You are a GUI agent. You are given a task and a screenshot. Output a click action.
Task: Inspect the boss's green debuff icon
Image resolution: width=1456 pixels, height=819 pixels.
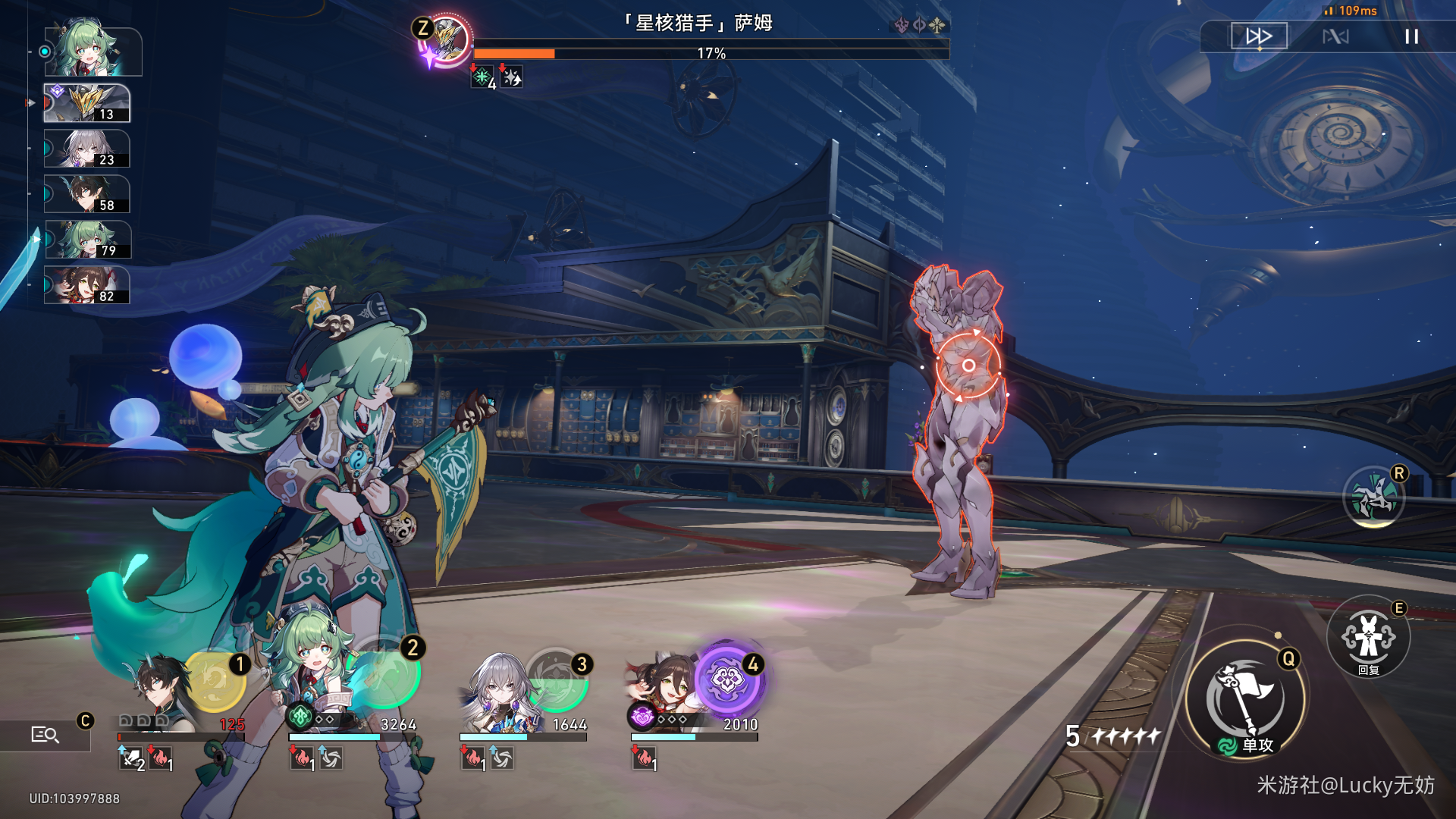[482, 77]
